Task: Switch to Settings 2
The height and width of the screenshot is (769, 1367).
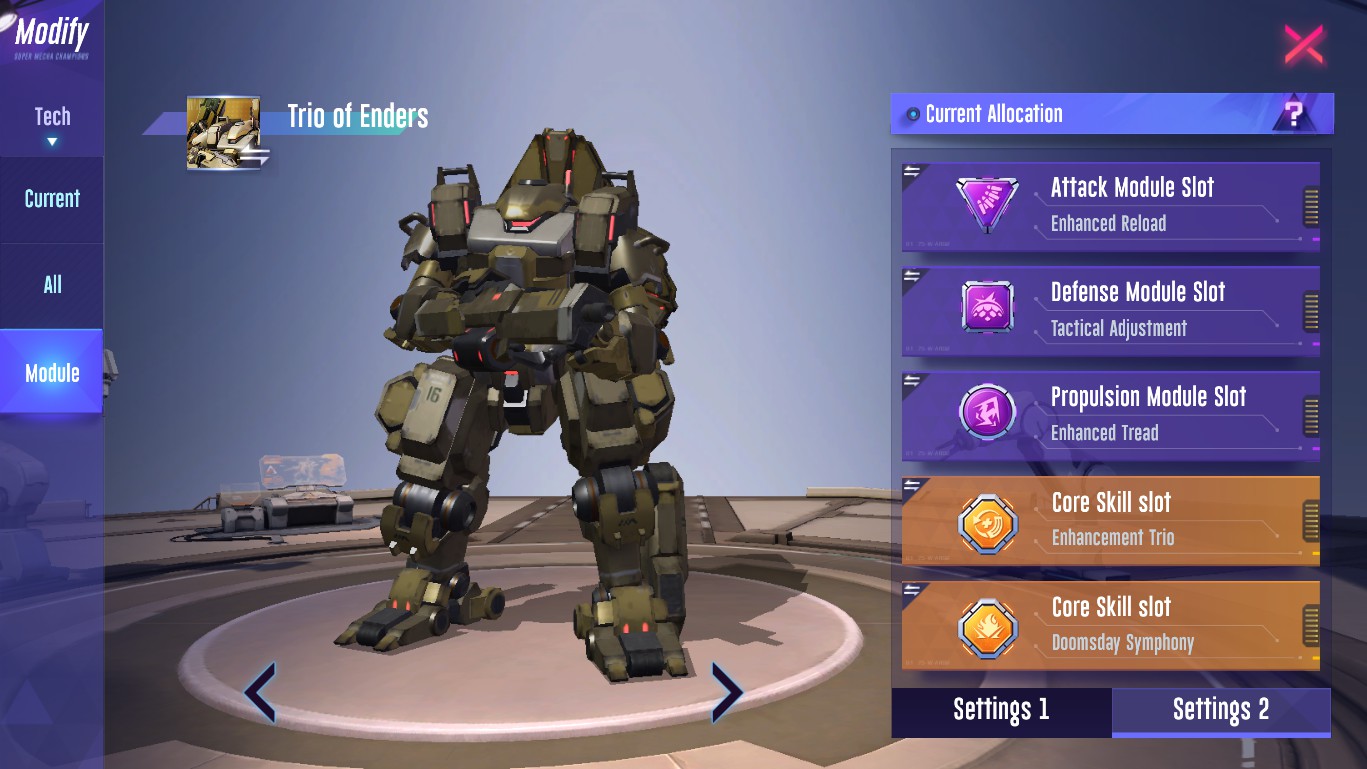Action: [x=1221, y=711]
